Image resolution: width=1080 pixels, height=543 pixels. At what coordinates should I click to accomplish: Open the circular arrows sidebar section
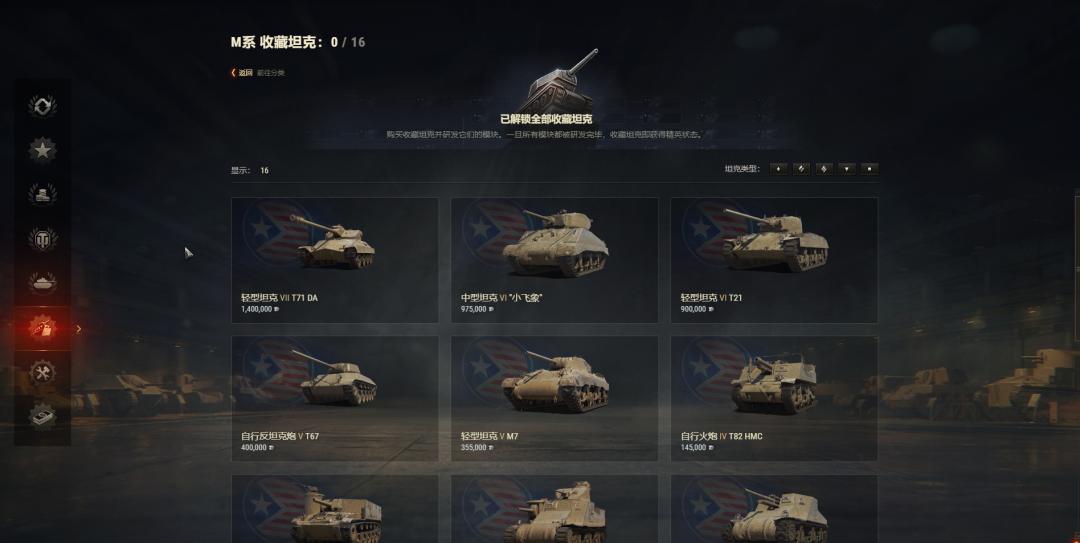tap(42, 105)
